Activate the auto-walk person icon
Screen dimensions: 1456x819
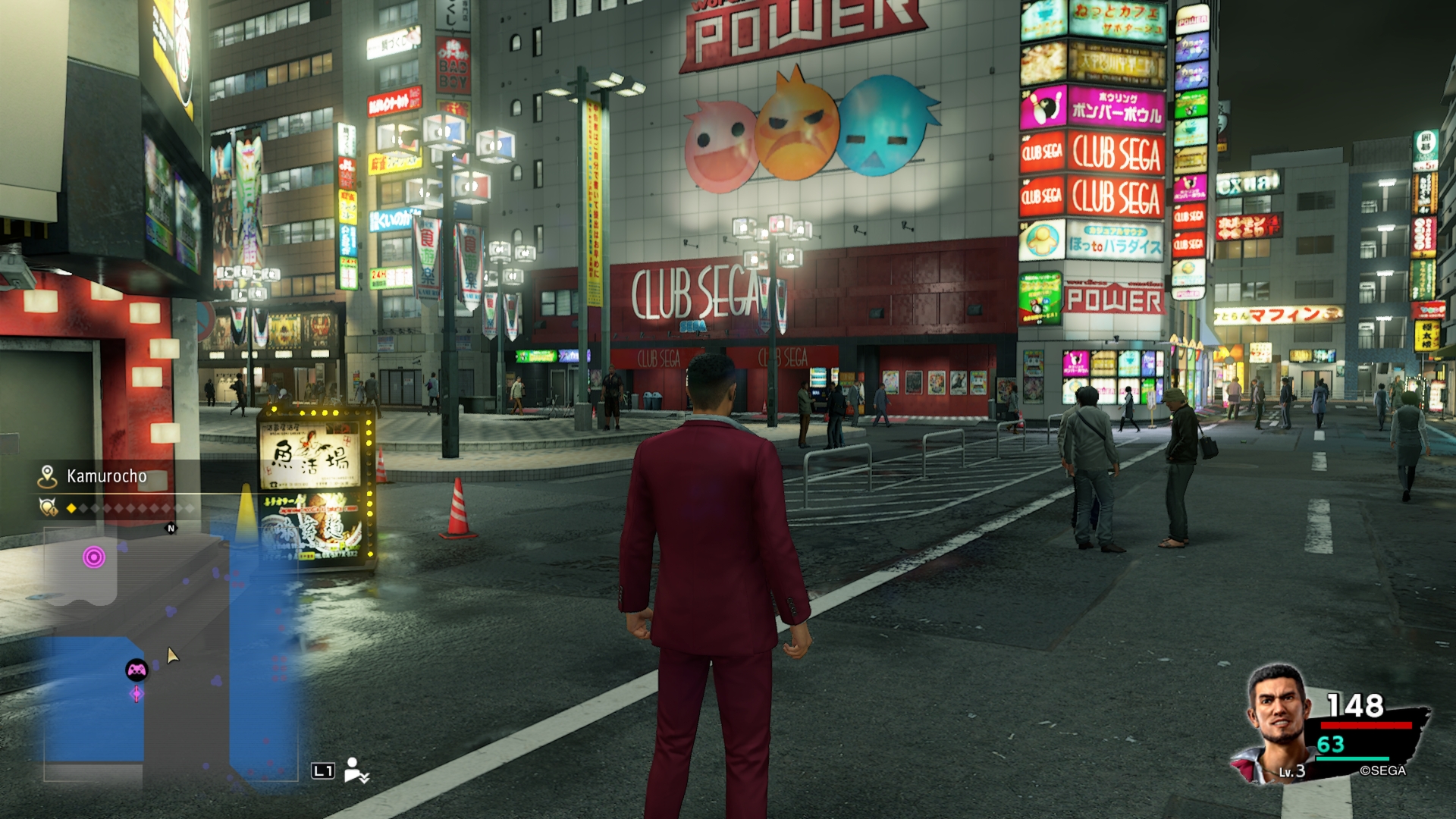coord(355,770)
